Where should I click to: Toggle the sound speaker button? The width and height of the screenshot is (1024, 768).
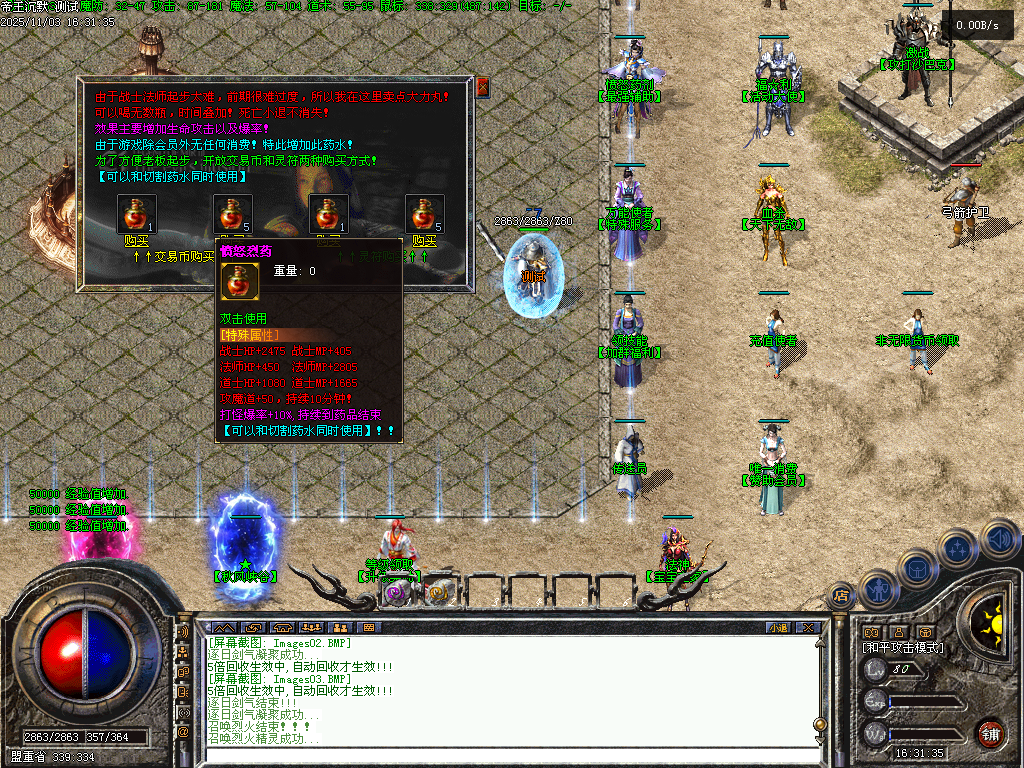[x=998, y=538]
